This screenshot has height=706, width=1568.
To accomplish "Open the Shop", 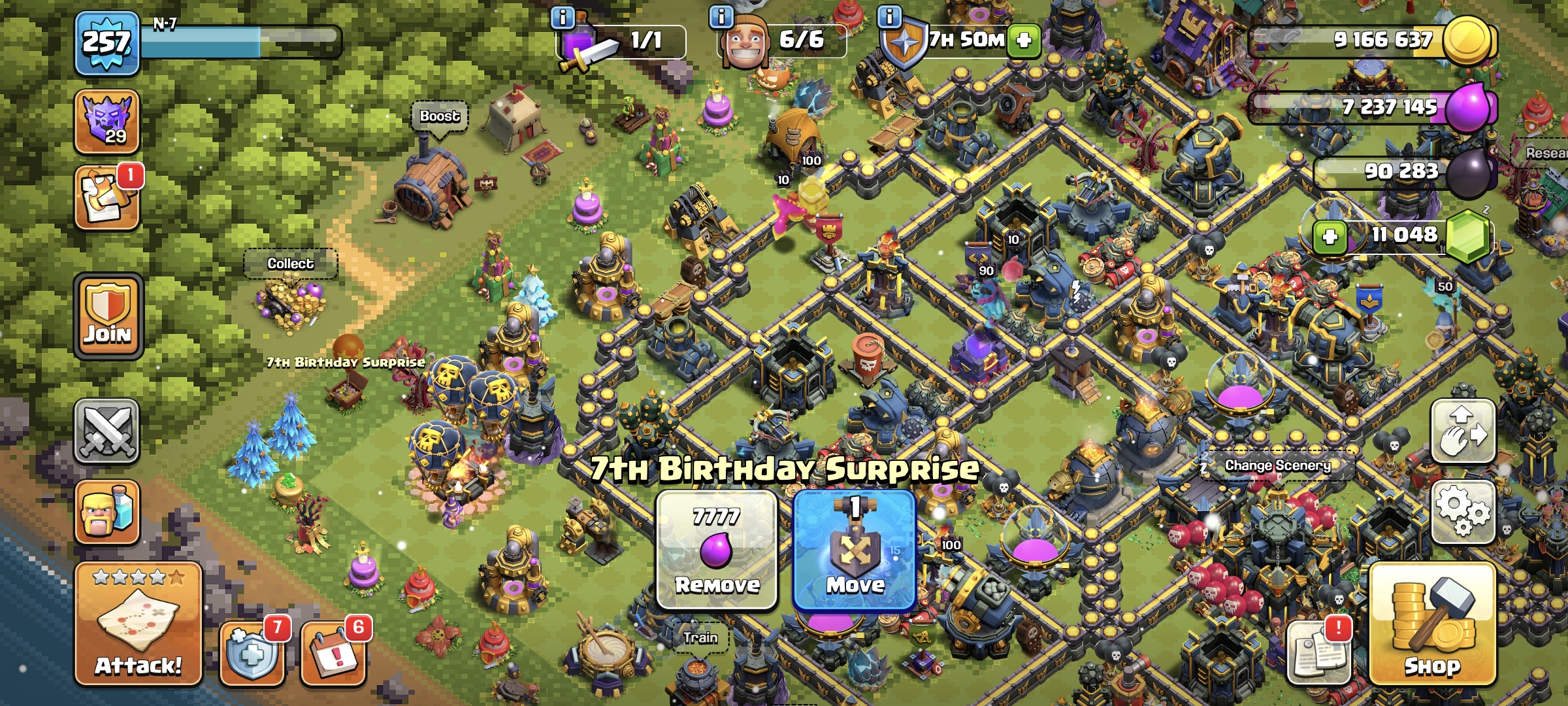I will click(x=1432, y=624).
